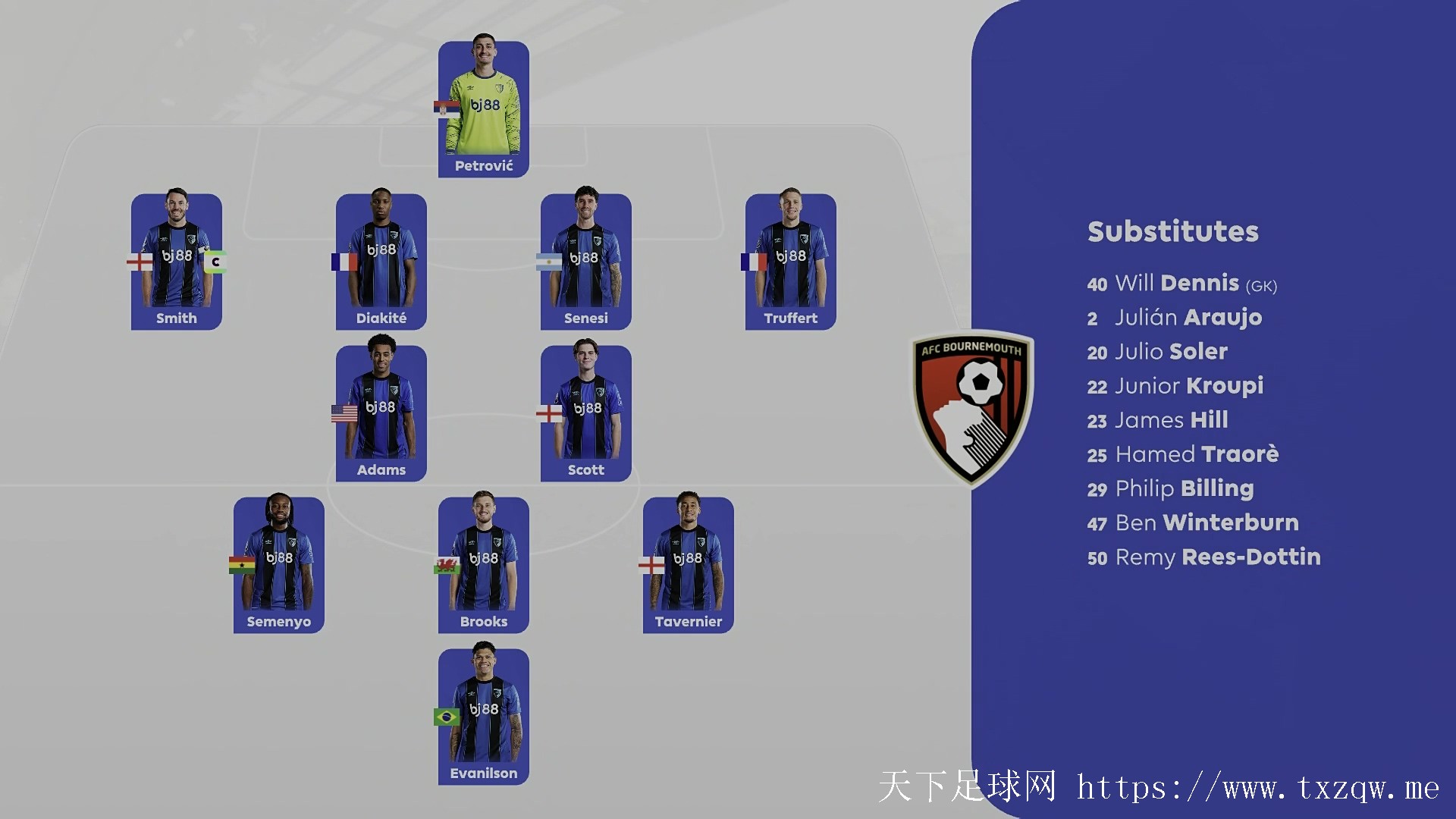Open Truffert's player card
Image resolution: width=1456 pixels, height=819 pixels.
(x=791, y=262)
